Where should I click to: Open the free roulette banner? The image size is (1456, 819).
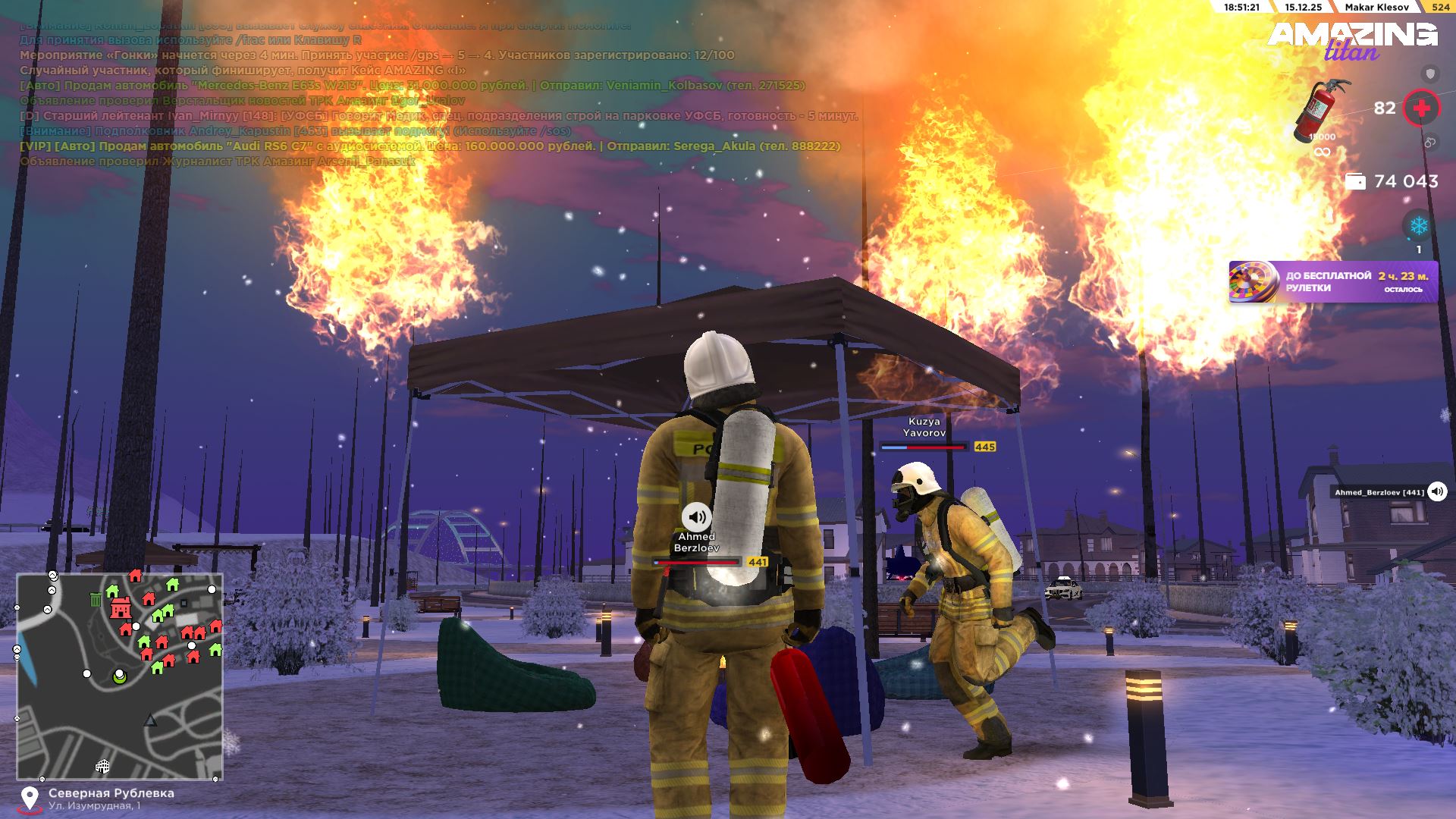(x=1332, y=282)
